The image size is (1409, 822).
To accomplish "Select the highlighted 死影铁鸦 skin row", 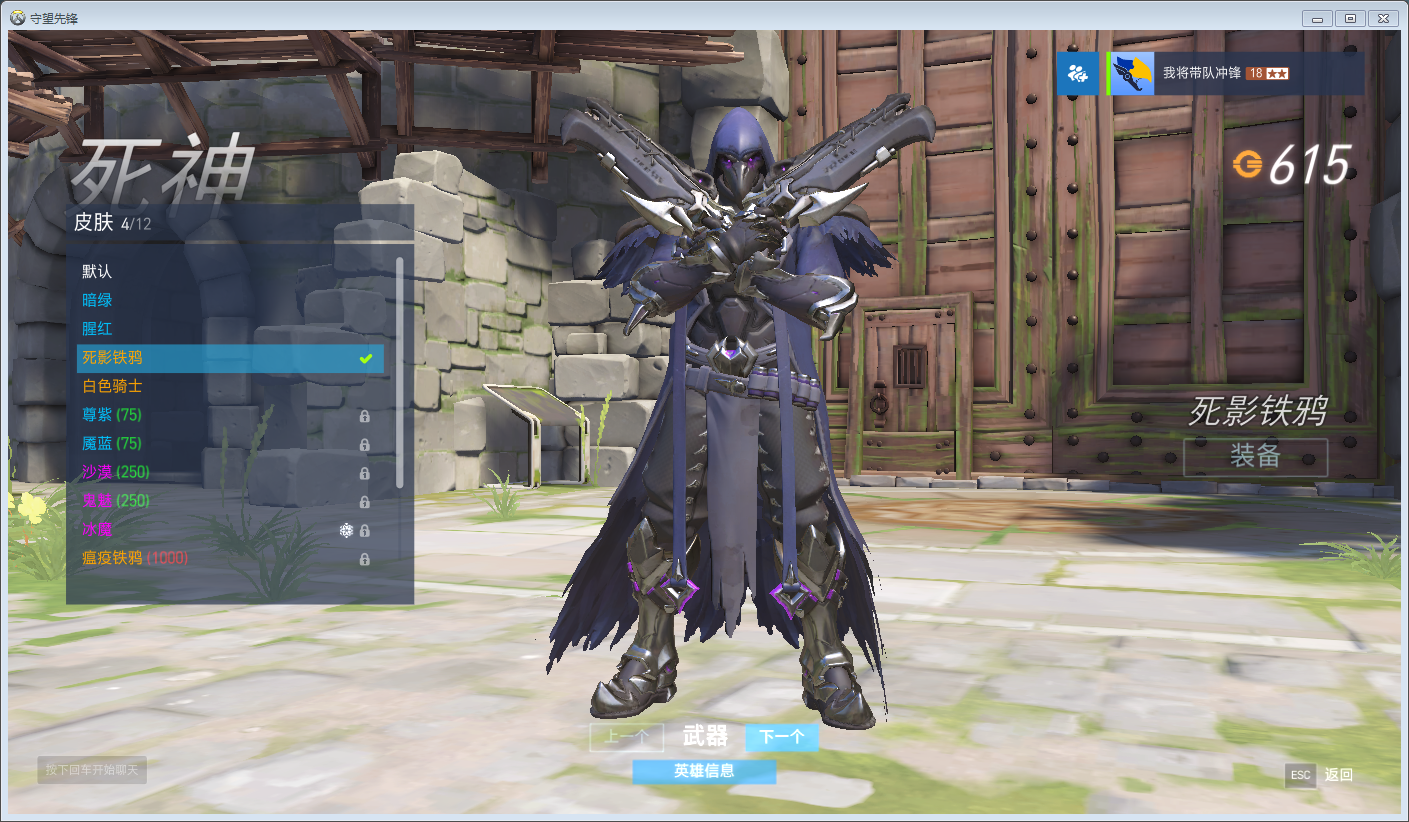I will (230, 358).
